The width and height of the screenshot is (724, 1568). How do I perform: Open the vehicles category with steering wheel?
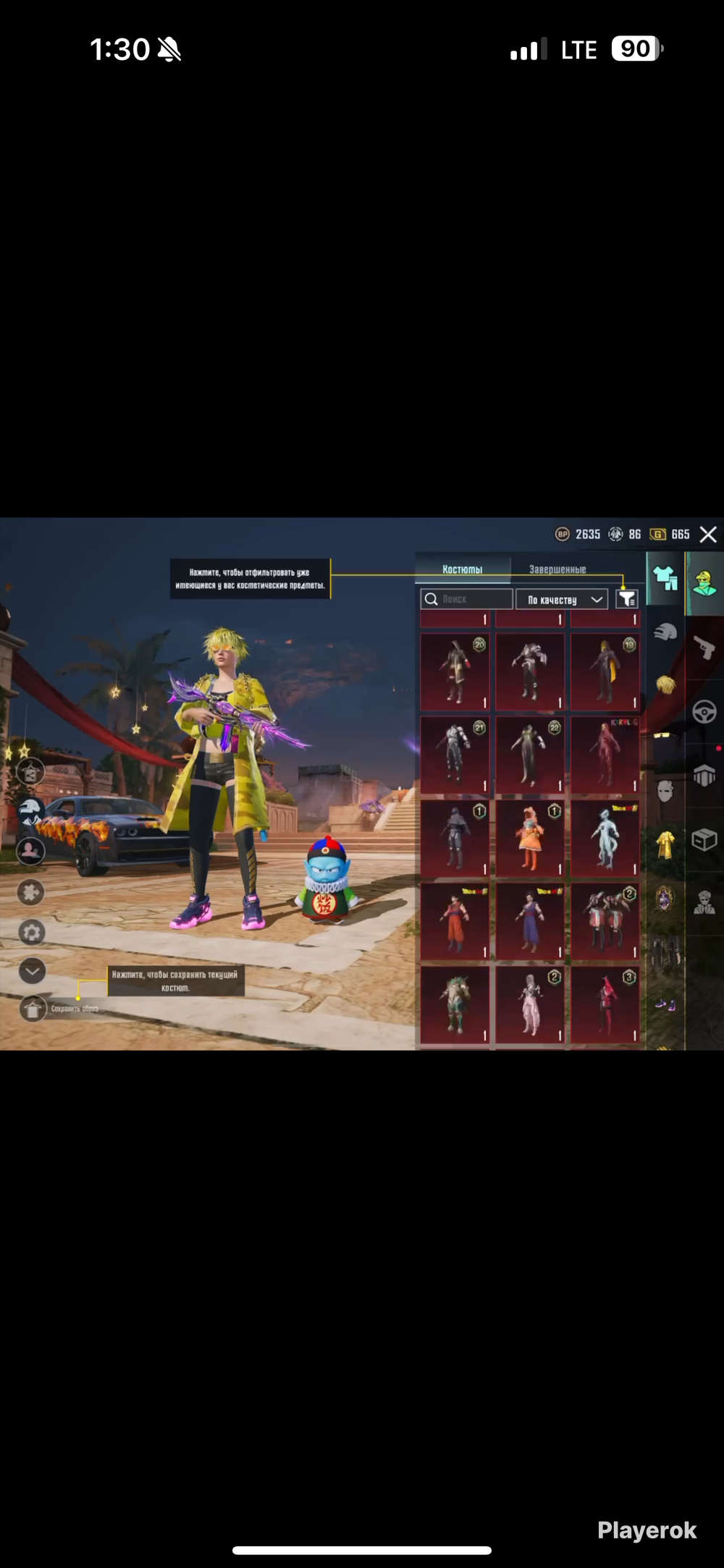tap(704, 712)
